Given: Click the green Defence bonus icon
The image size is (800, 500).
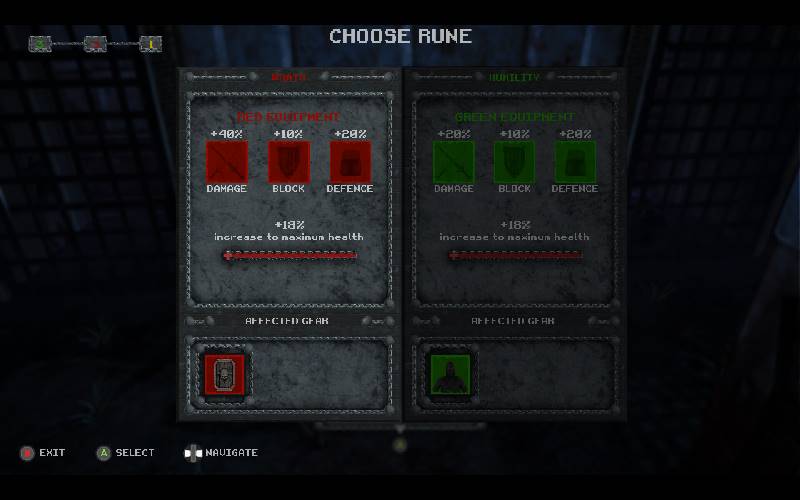Looking at the screenshot, I should pyautogui.click(x=575, y=161).
